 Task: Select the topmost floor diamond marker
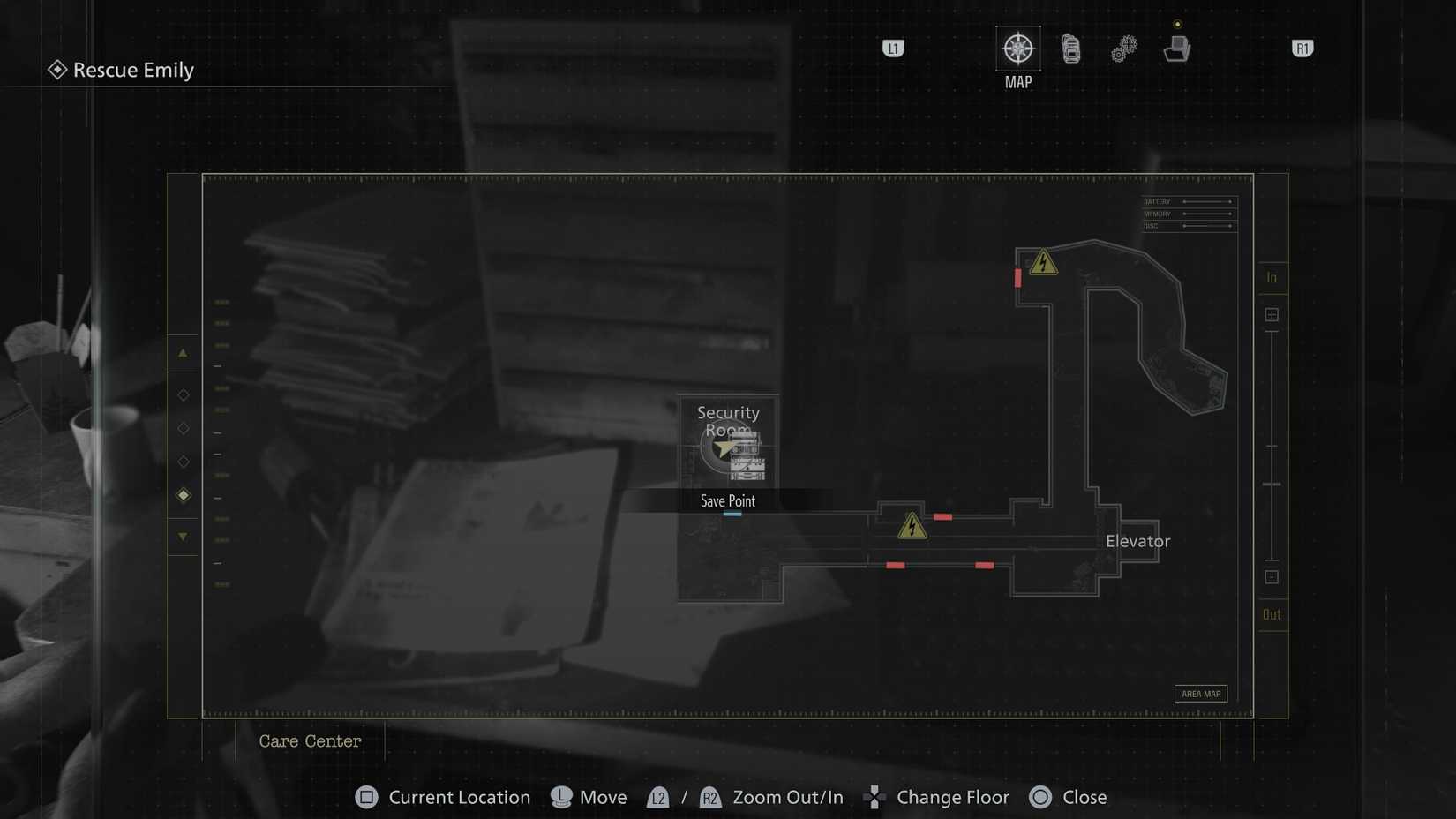(x=184, y=394)
